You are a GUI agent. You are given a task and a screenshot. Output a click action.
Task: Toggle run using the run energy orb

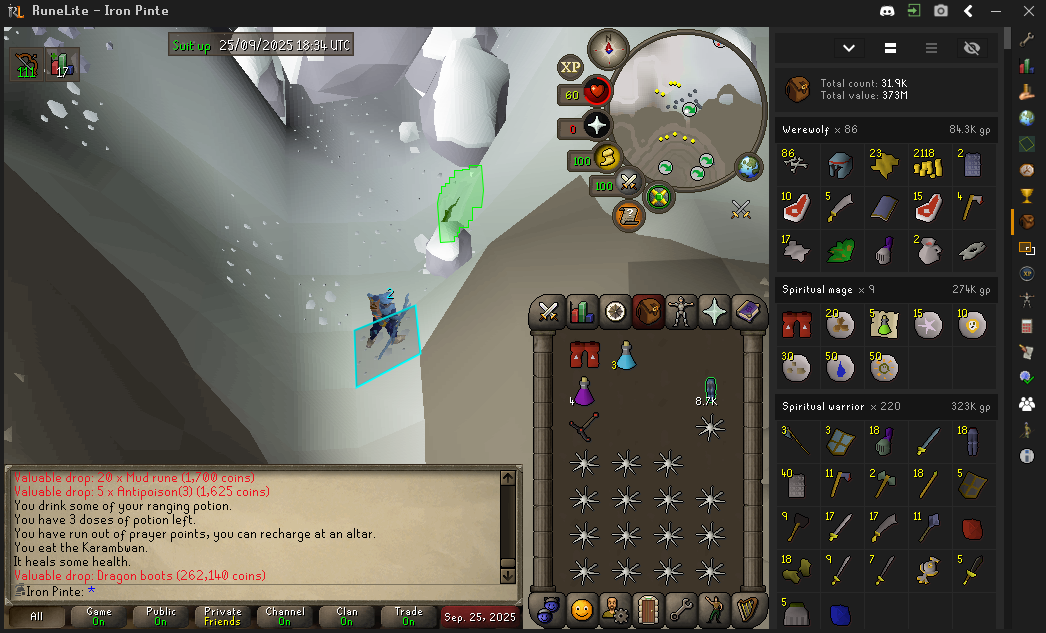607,157
